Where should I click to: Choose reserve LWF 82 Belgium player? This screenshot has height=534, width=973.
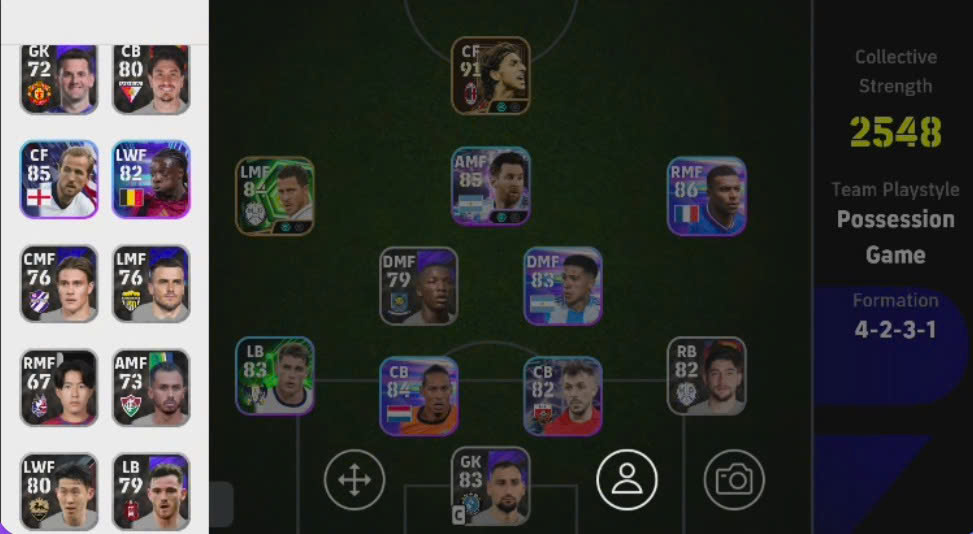point(151,179)
